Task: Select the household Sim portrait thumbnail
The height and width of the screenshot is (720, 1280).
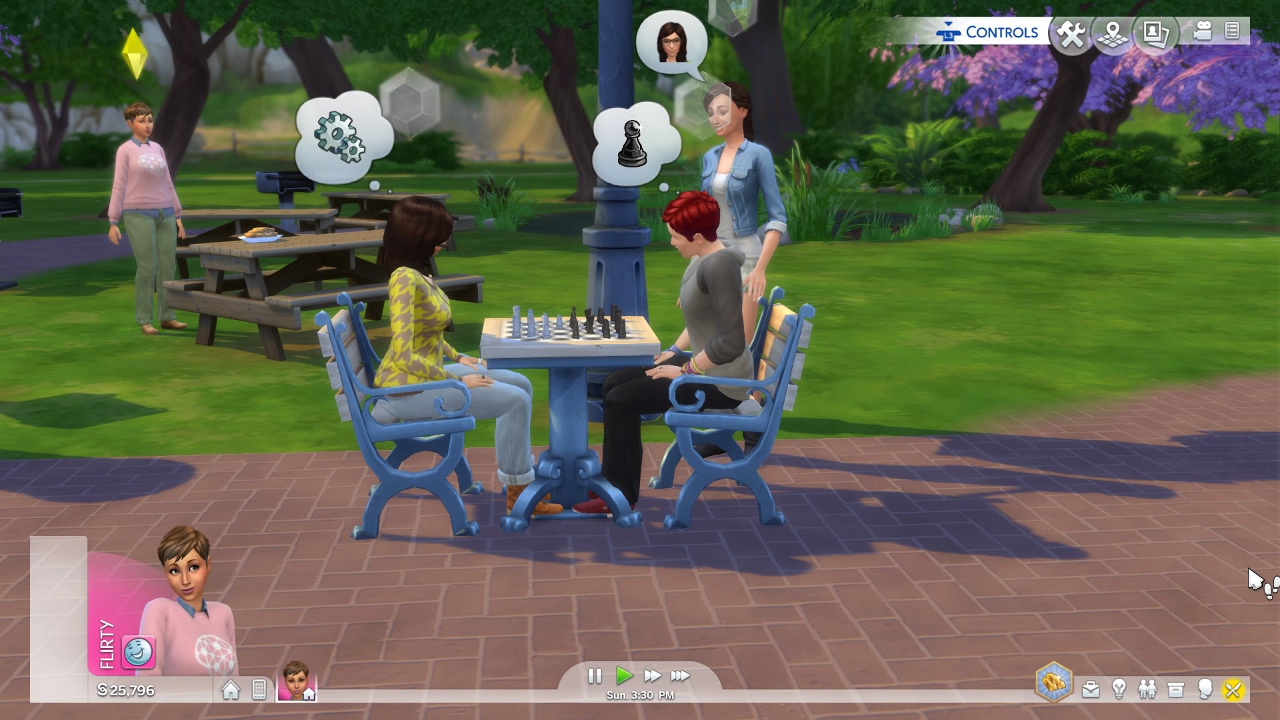Action: 296,681
